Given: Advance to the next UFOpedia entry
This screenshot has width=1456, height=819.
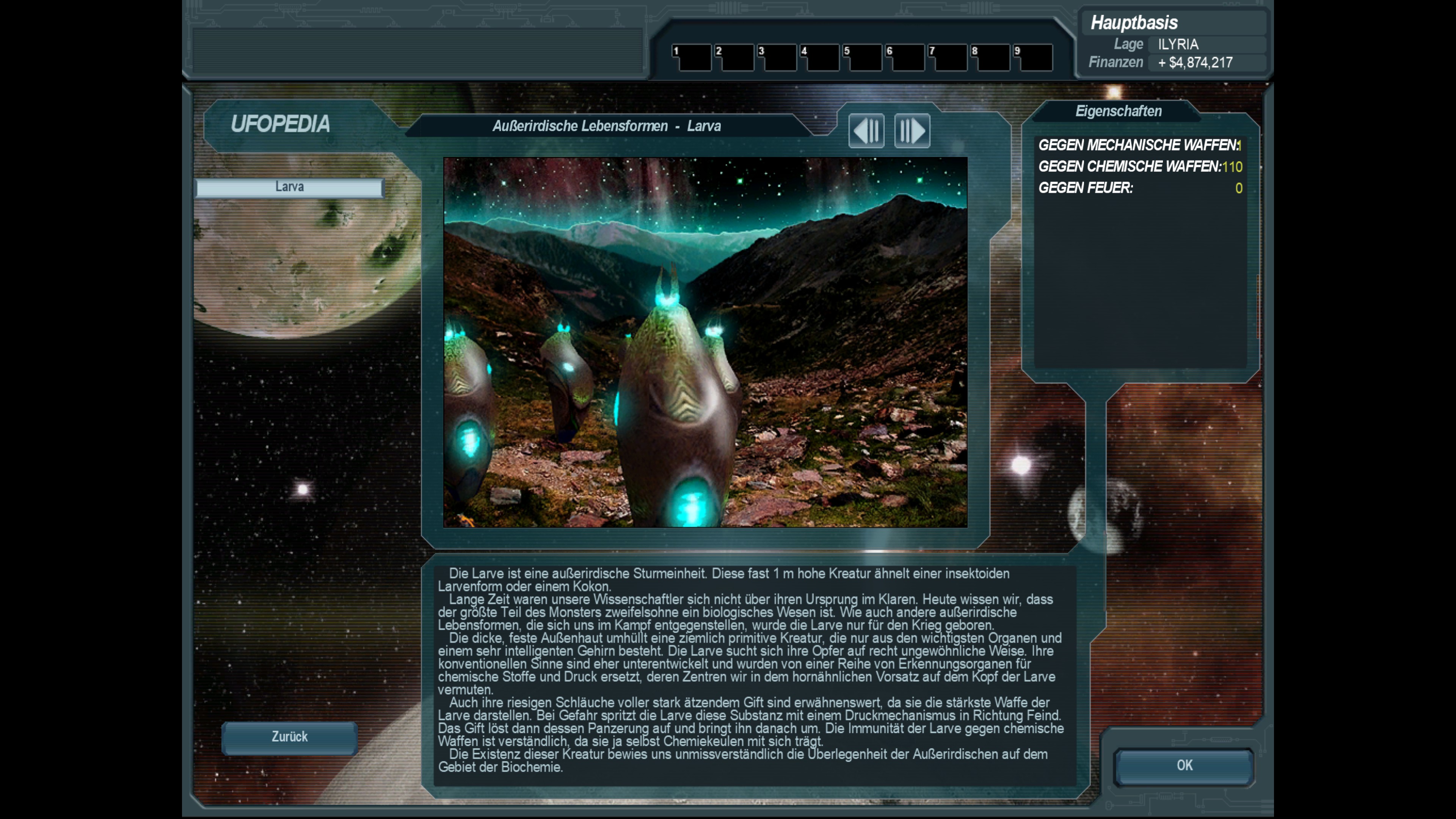Looking at the screenshot, I should click(912, 130).
